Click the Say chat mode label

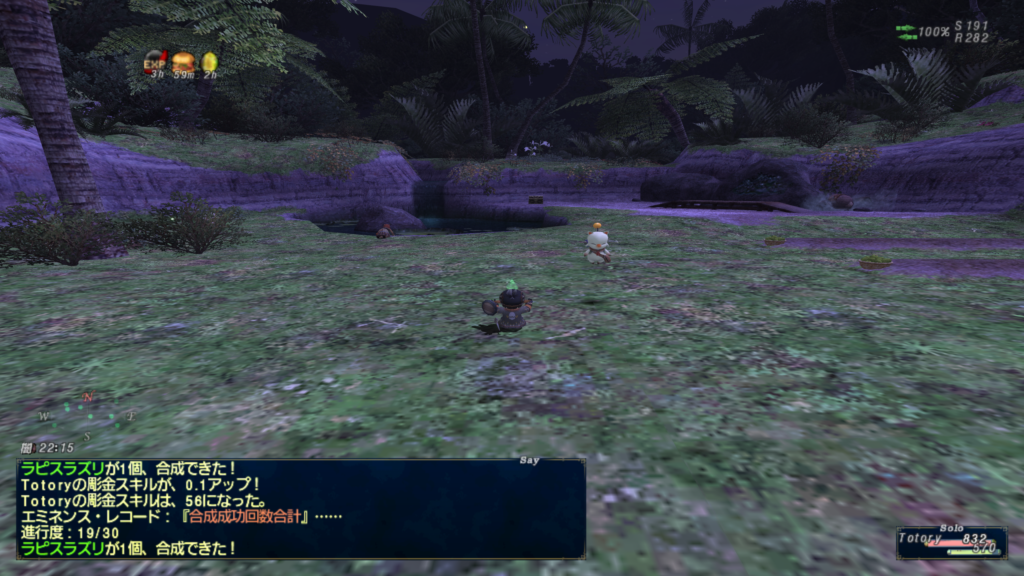point(530,461)
